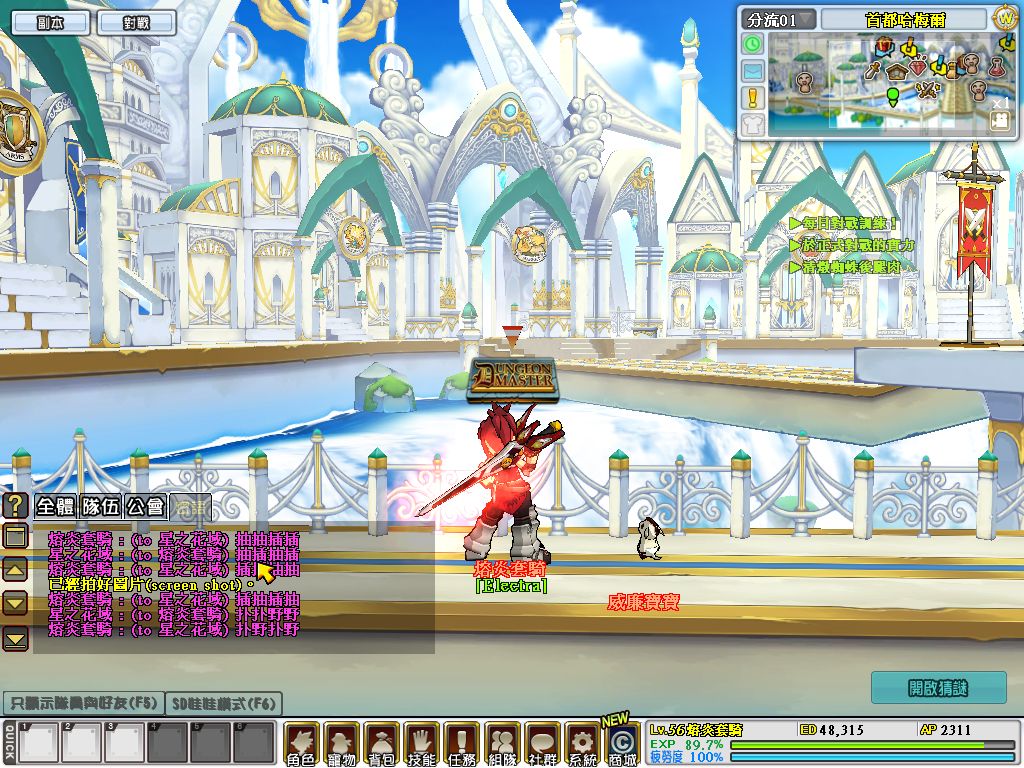The height and width of the screenshot is (768, 1024).
Task: Switch chat to the 隊伍 tab
Action: 101,506
